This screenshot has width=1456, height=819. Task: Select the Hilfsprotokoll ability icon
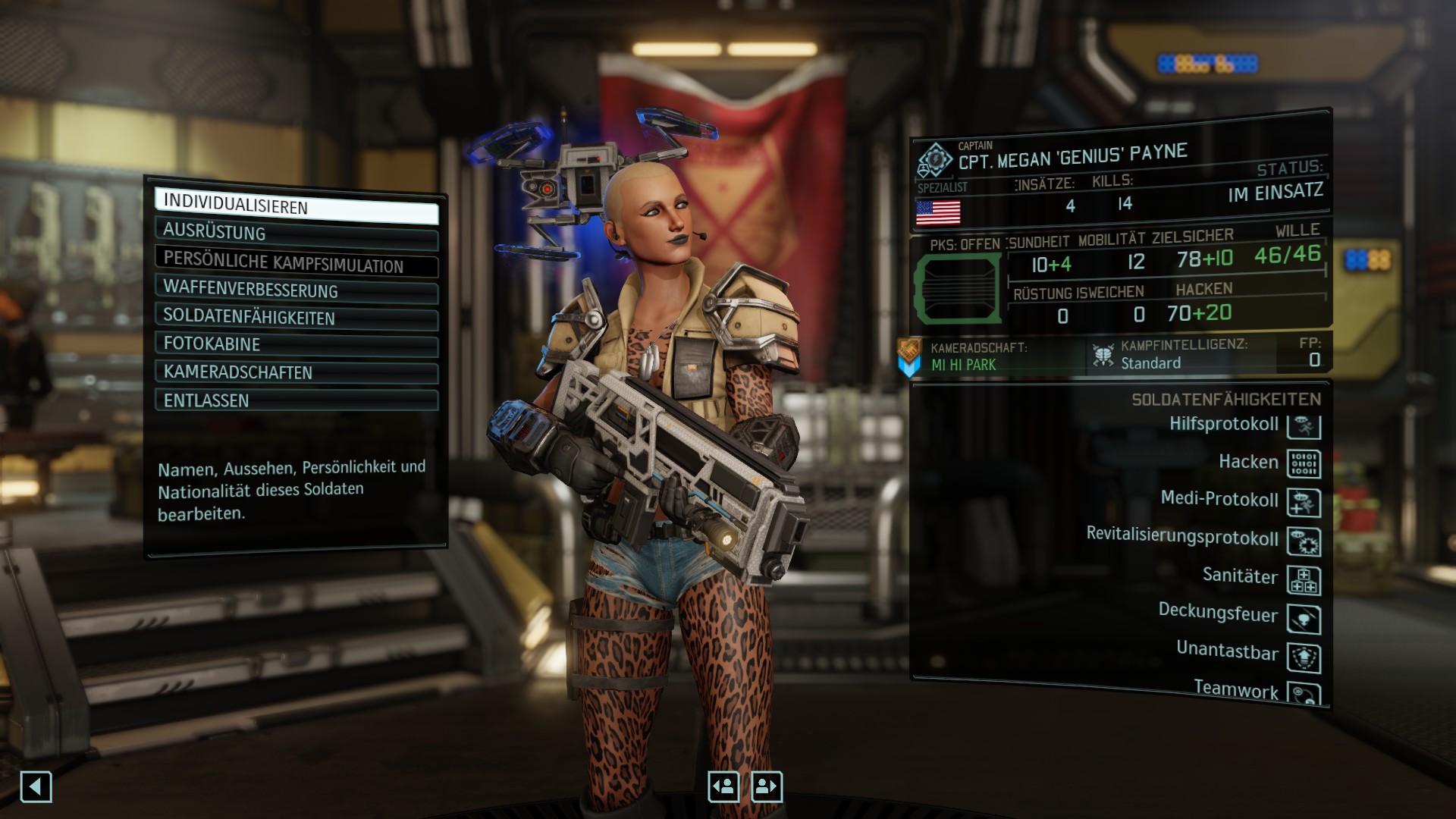(x=1304, y=425)
